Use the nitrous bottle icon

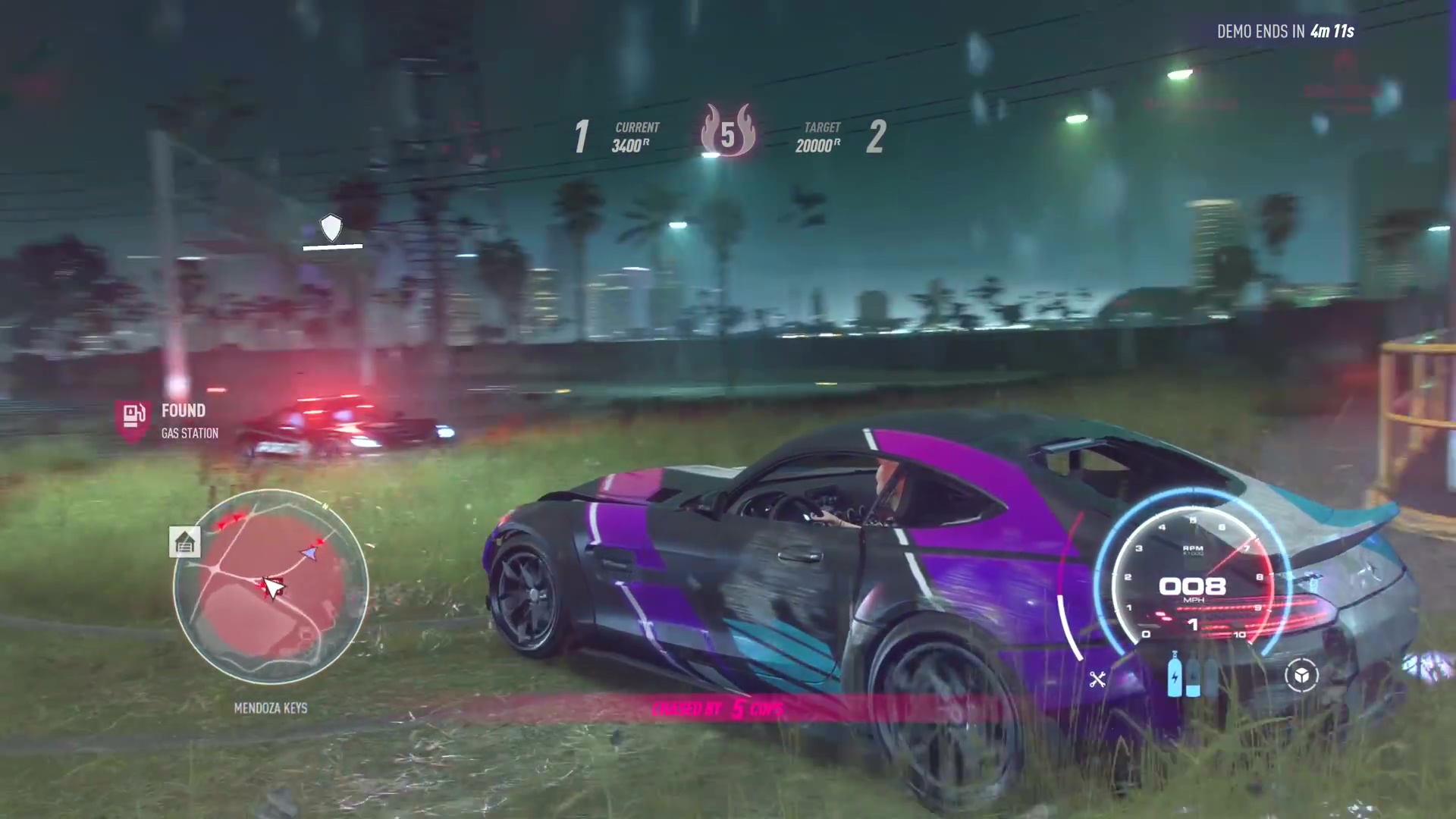[x=1175, y=674]
